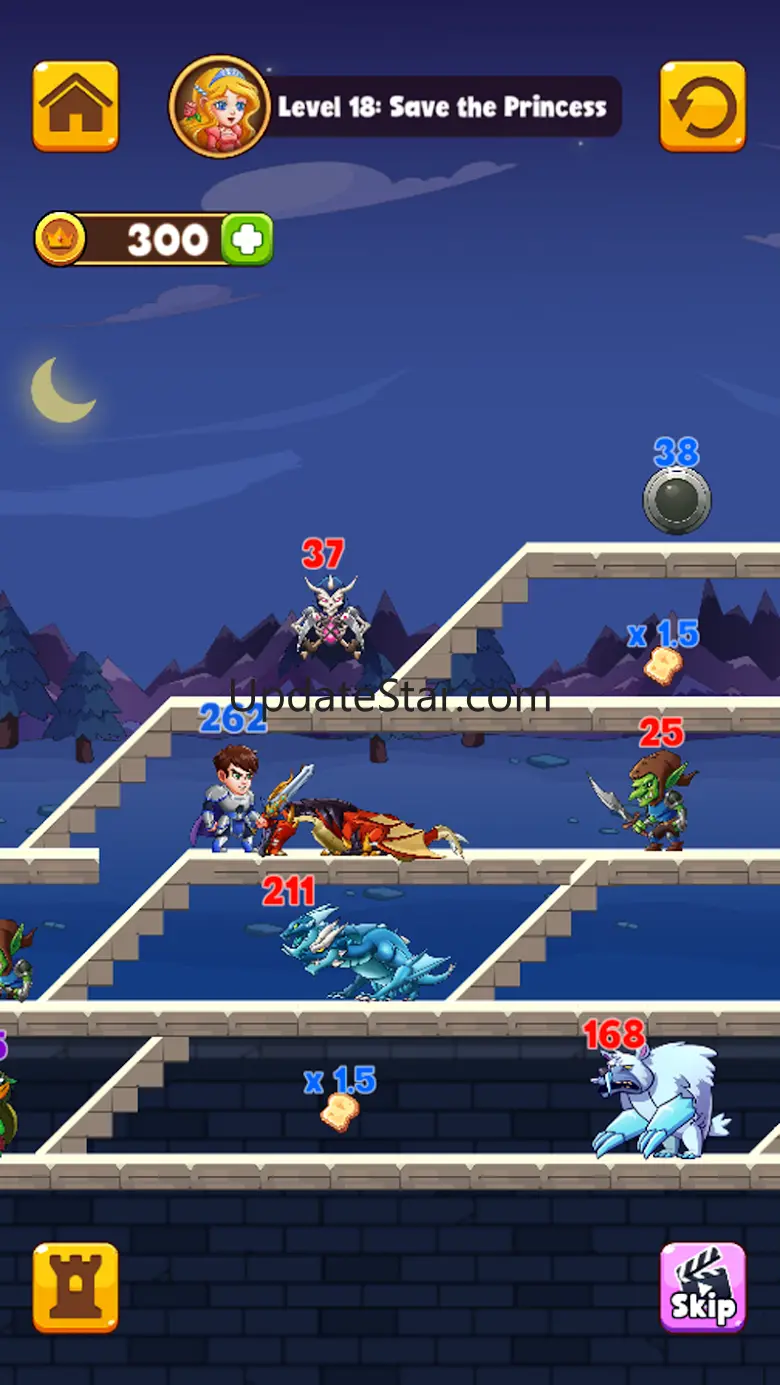
Task: Open the castle tower button
Action: point(75,1287)
